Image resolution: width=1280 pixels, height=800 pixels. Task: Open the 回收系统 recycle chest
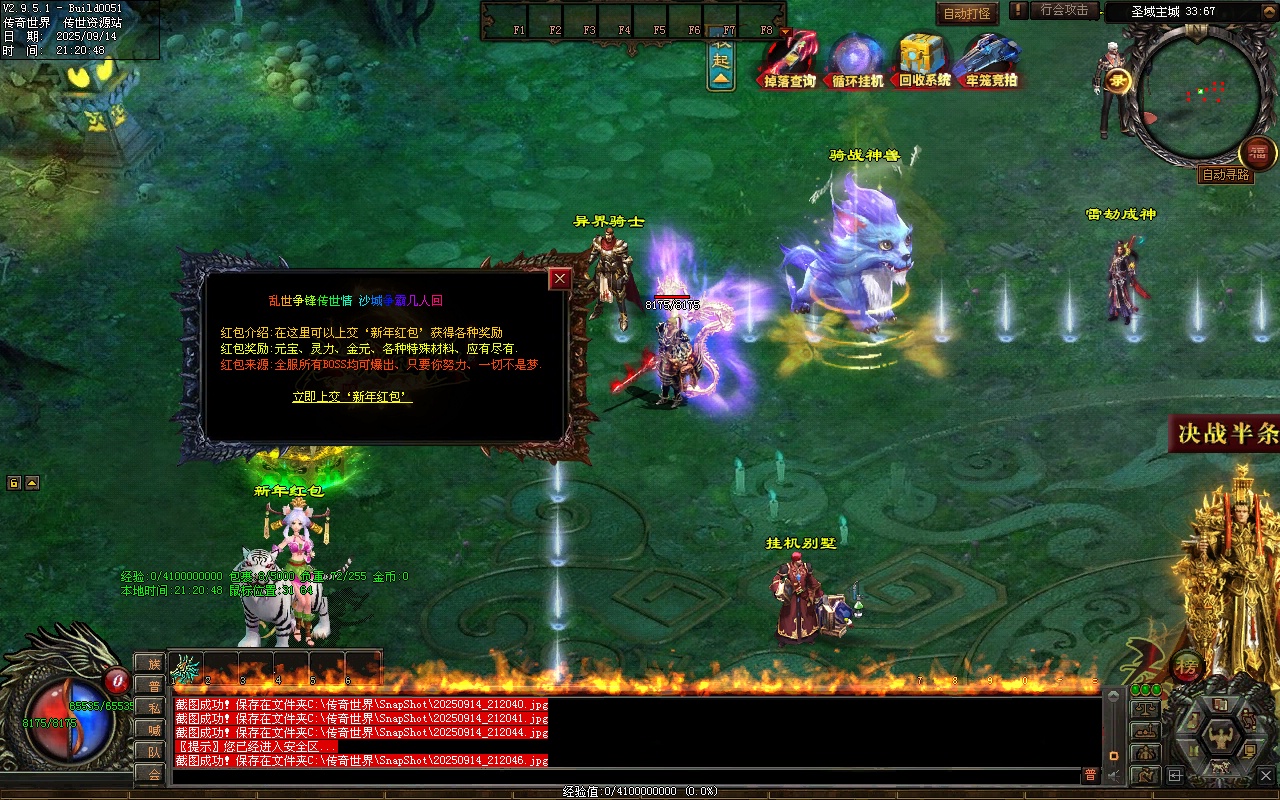click(924, 62)
